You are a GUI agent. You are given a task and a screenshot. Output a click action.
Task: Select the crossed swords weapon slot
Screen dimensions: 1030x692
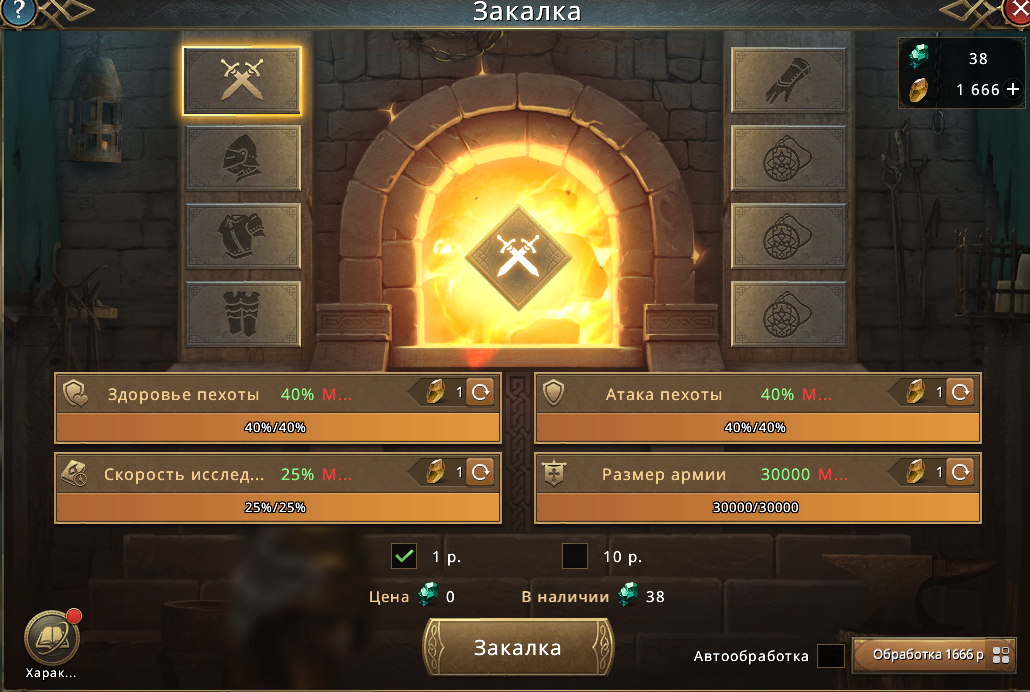pos(242,80)
